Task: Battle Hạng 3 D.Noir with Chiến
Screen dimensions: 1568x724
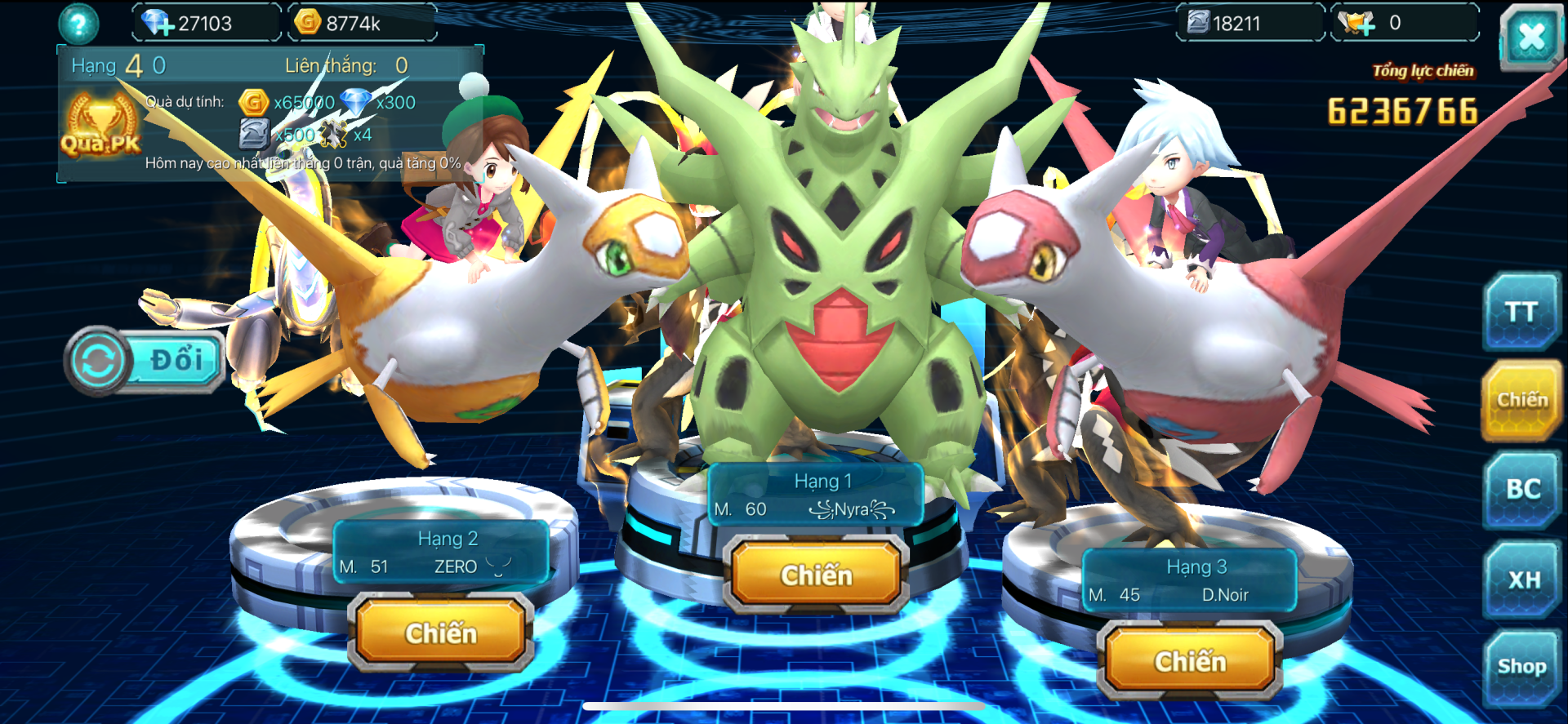Action: coord(1190,661)
